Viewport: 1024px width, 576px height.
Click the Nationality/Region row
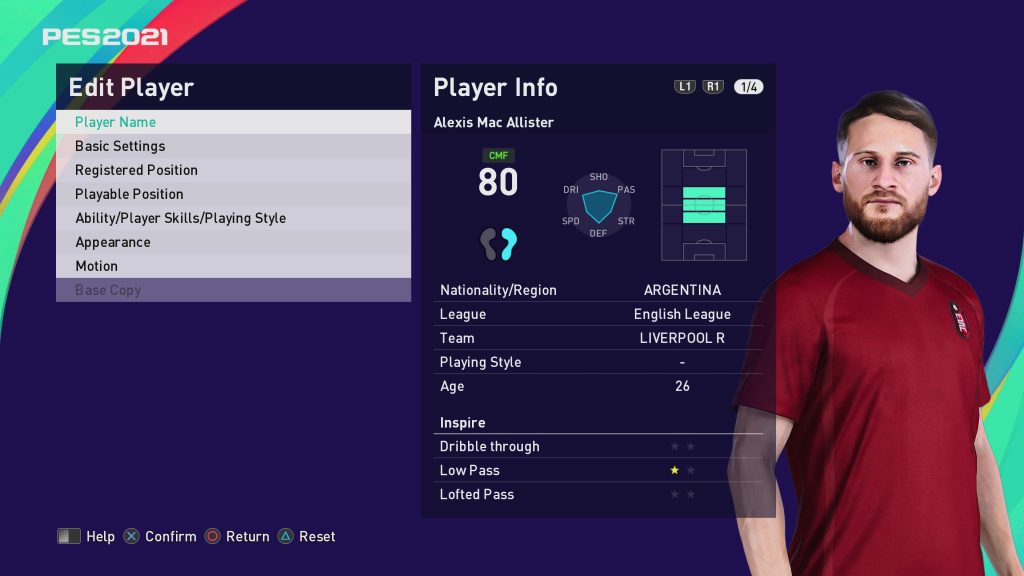click(598, 290)
